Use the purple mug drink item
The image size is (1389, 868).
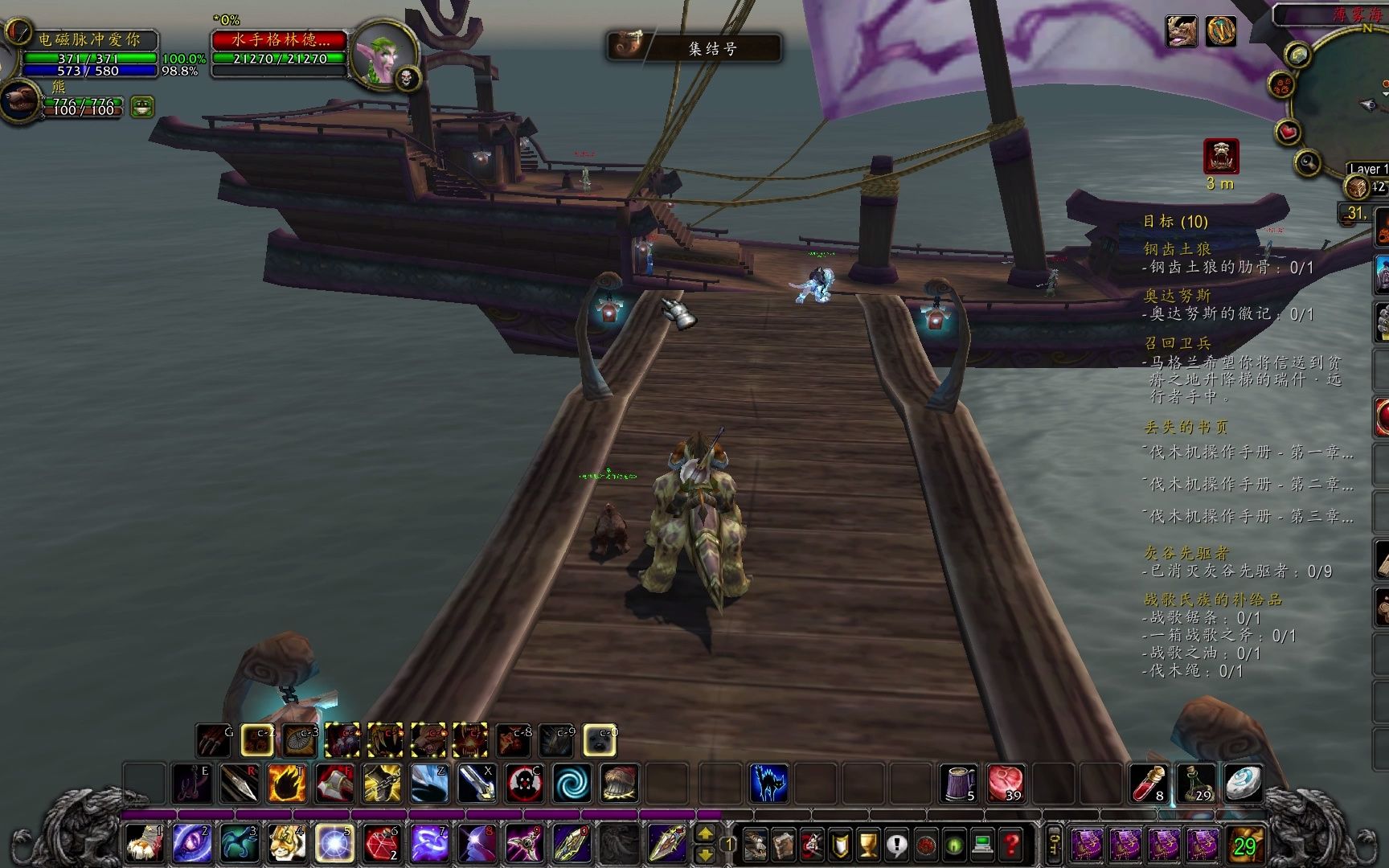point(958,783)
